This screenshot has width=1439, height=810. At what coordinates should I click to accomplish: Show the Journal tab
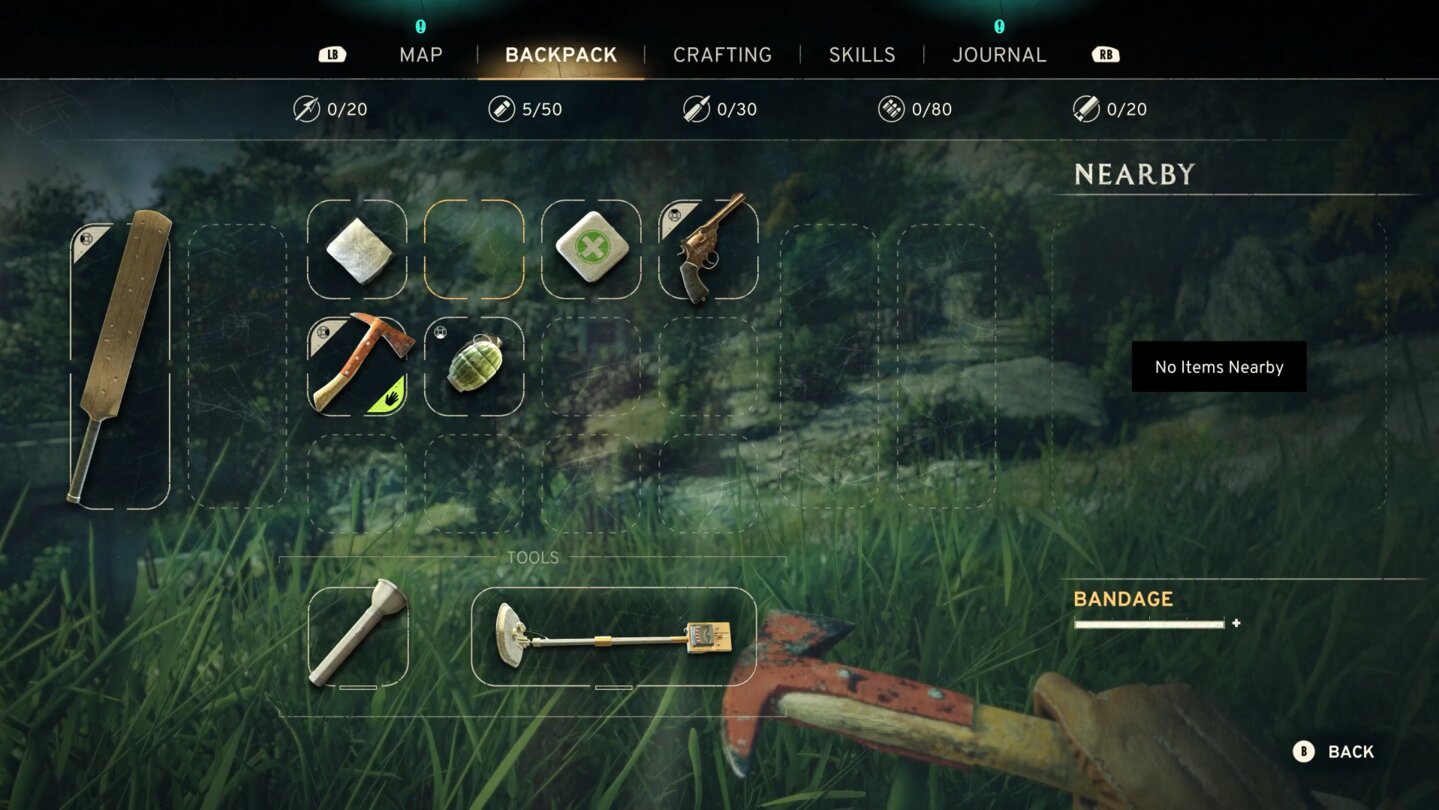[999, 55]
